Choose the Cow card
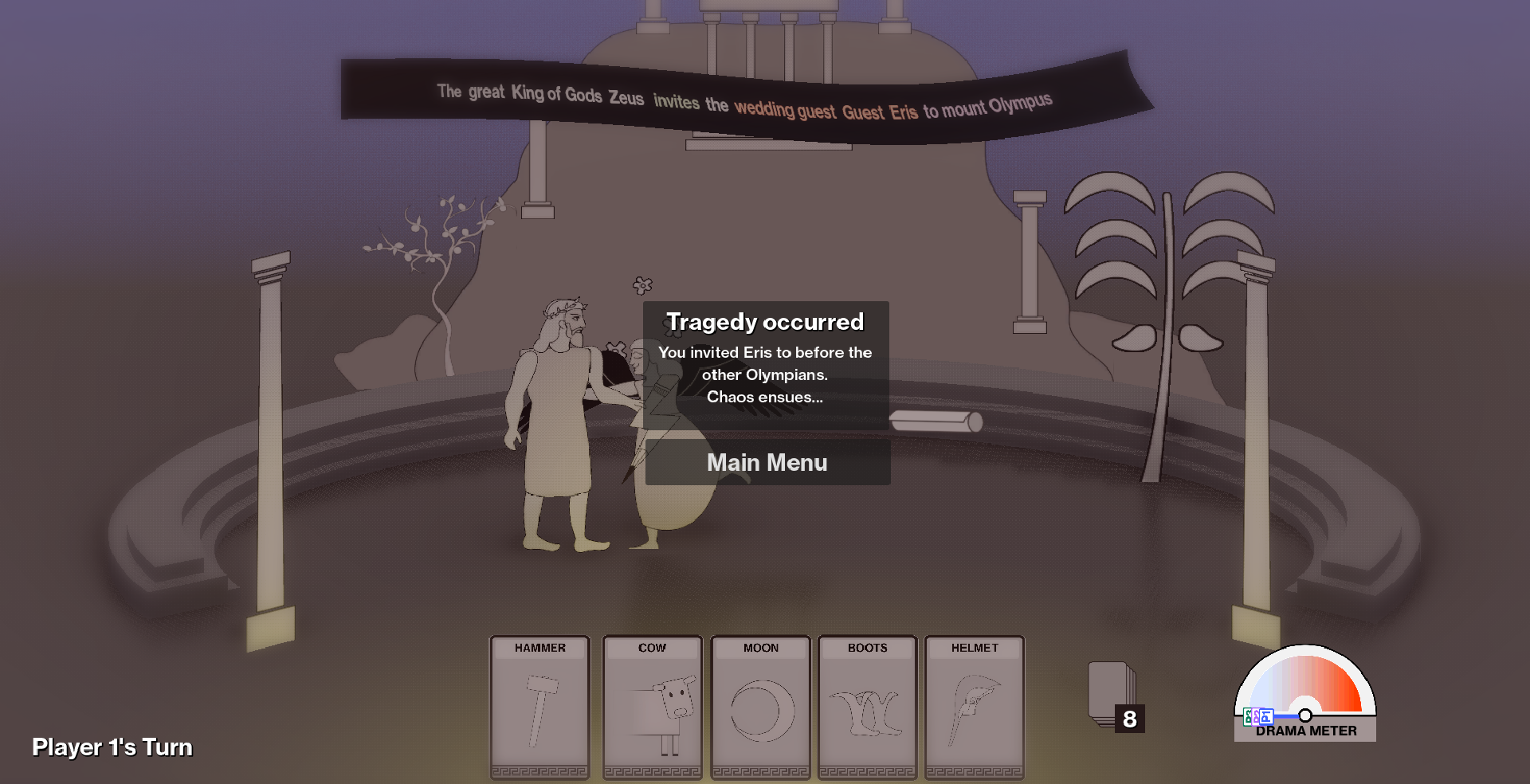The height and width of the screenshot is (784, 1530). coord(652,707)
